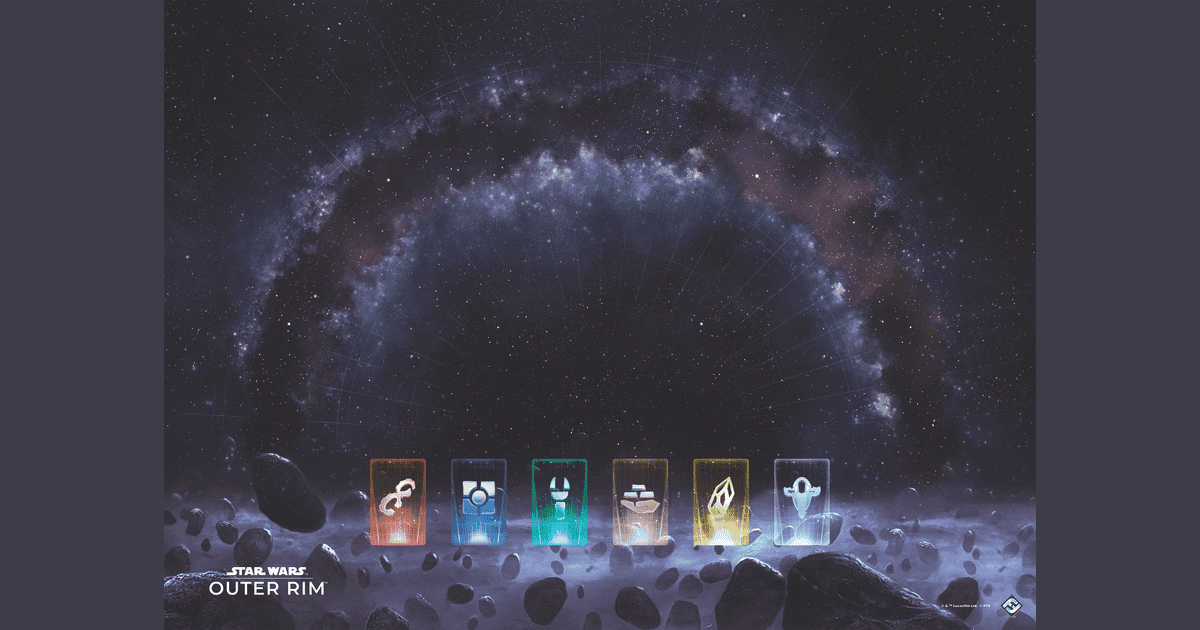This screenshot has width=1200, height=630.
Task: Choose the yellow crystal card
Action: (721, 501)
